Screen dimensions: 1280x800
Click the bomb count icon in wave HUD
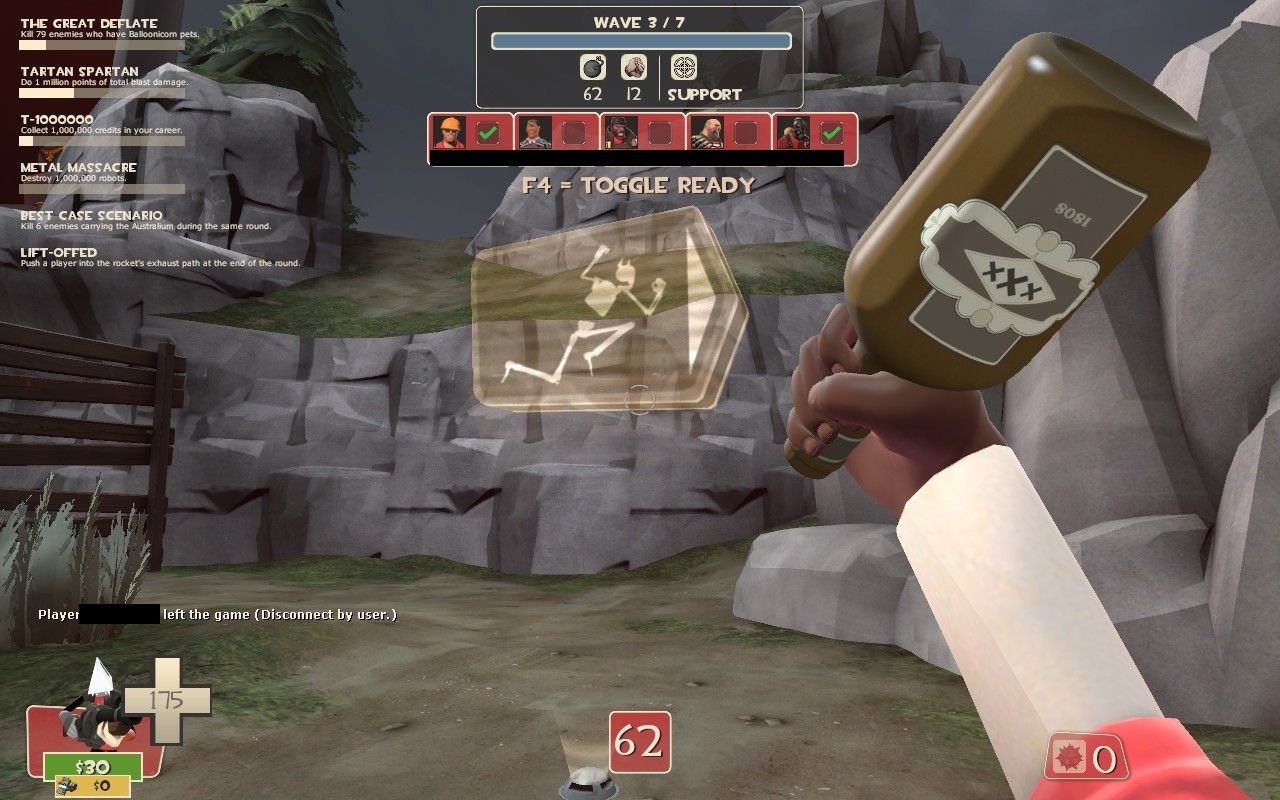[592, 68]
